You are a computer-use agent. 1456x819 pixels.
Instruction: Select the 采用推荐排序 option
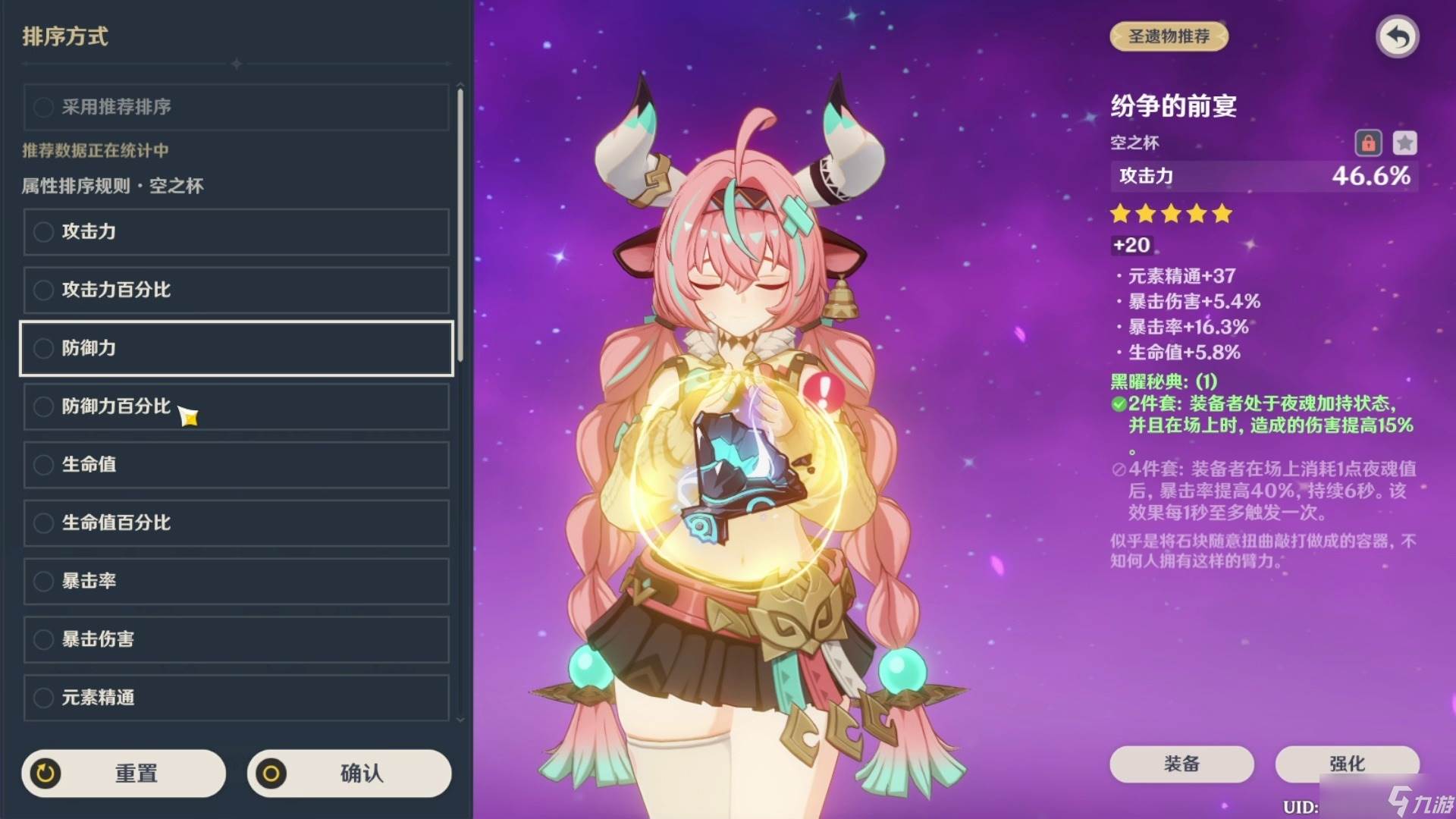click(236, 107)
